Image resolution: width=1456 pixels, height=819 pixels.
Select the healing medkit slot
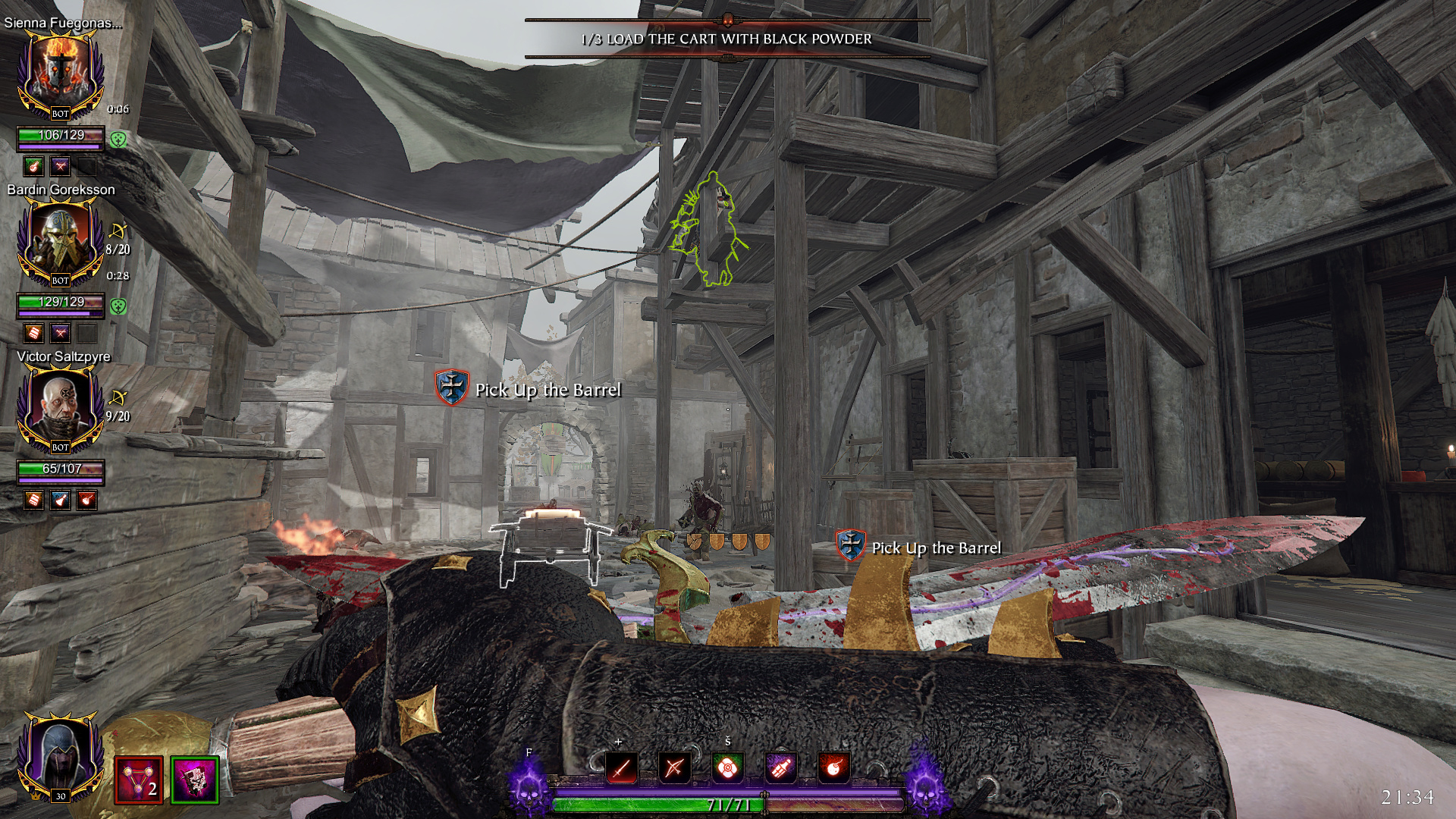pos(727,768)
